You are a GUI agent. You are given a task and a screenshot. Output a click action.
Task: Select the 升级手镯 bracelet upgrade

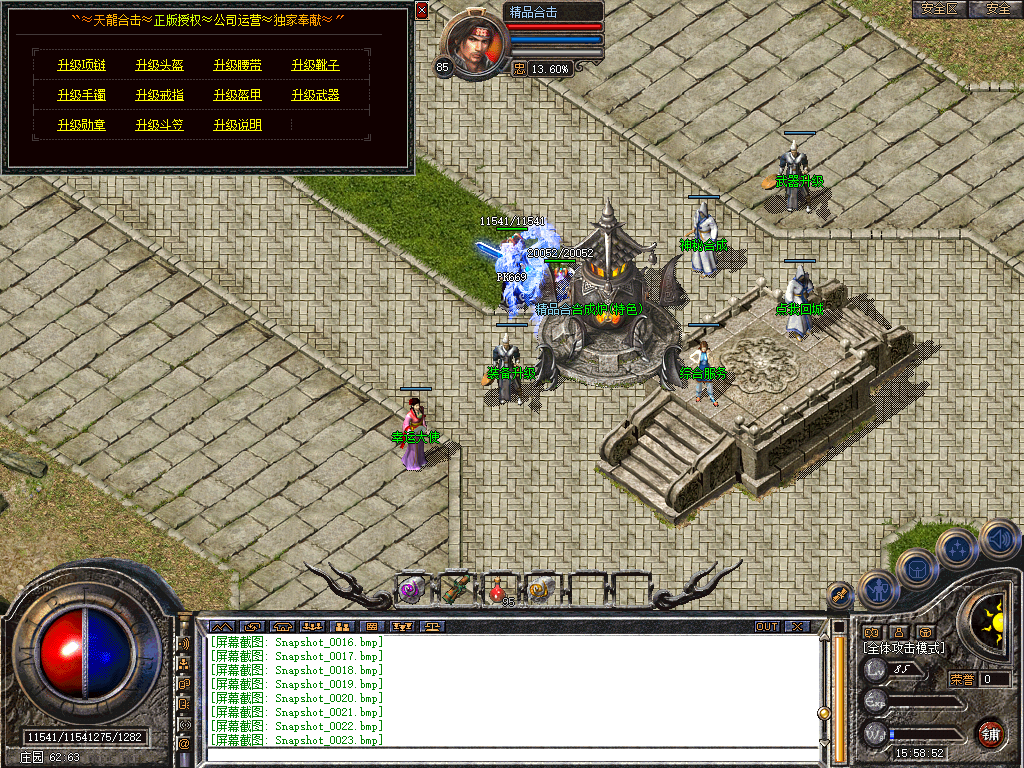[x=81, y=96]
